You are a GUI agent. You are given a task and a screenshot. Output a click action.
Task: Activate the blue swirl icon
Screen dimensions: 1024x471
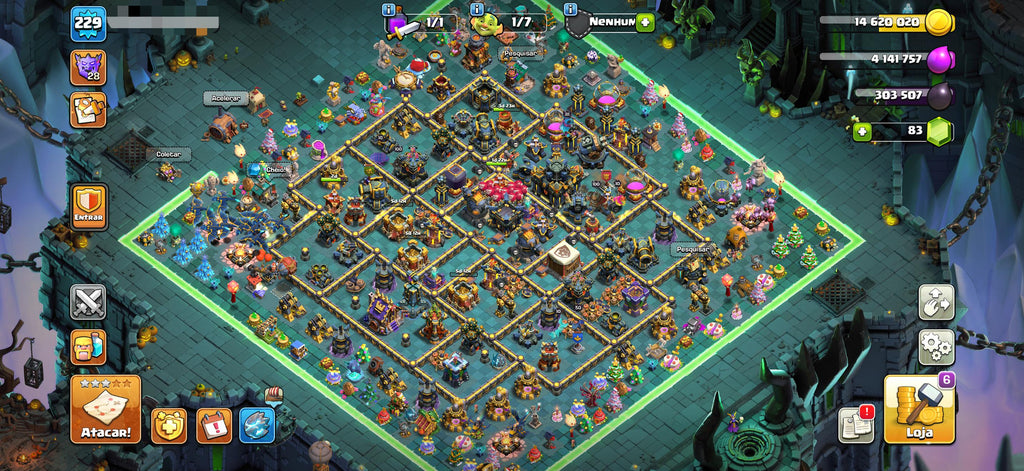point(258,425)
